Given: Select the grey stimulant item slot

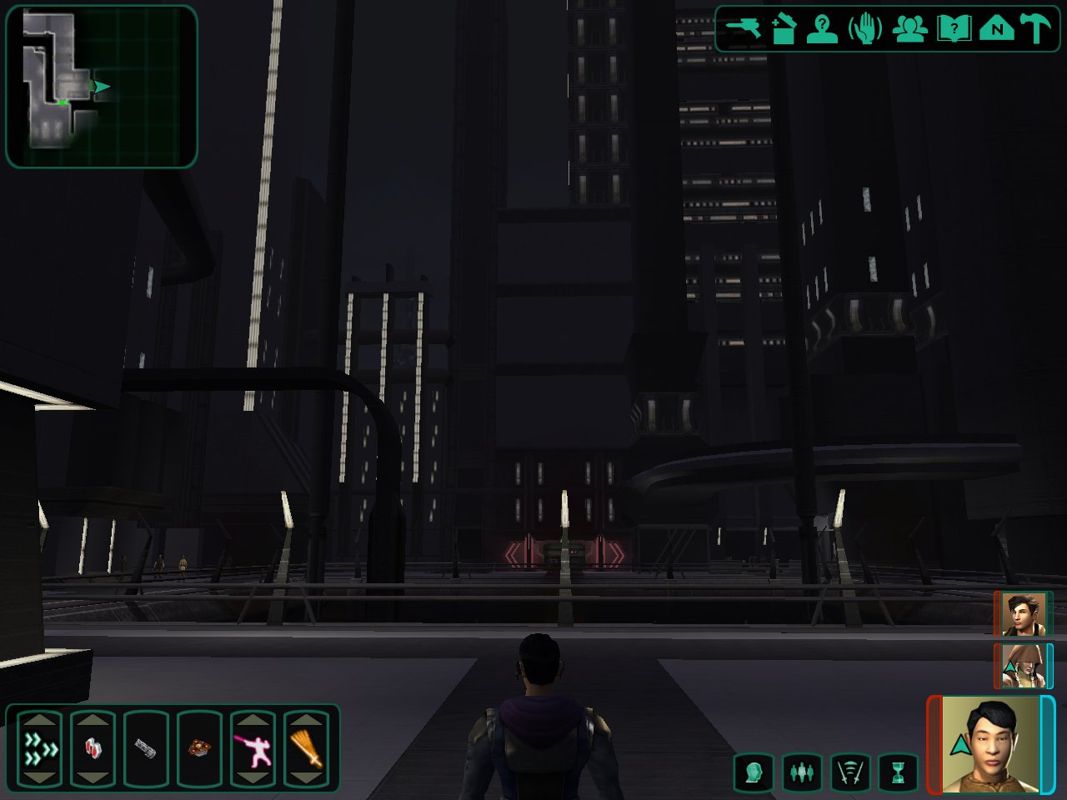Looking at the screenshot, I should pyautogui.click(x=145, y=748).
